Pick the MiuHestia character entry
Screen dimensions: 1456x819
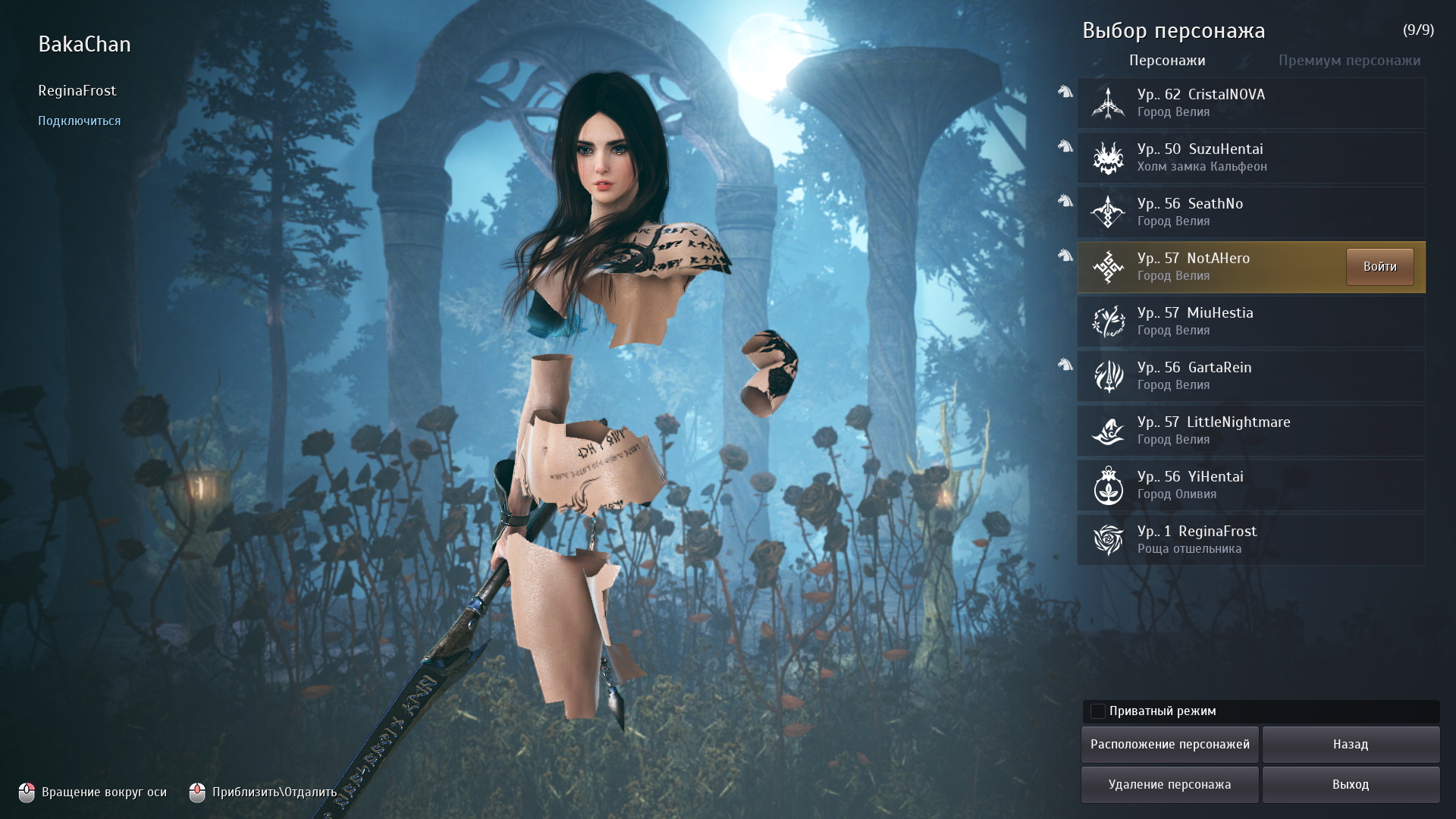point(1250,322)
